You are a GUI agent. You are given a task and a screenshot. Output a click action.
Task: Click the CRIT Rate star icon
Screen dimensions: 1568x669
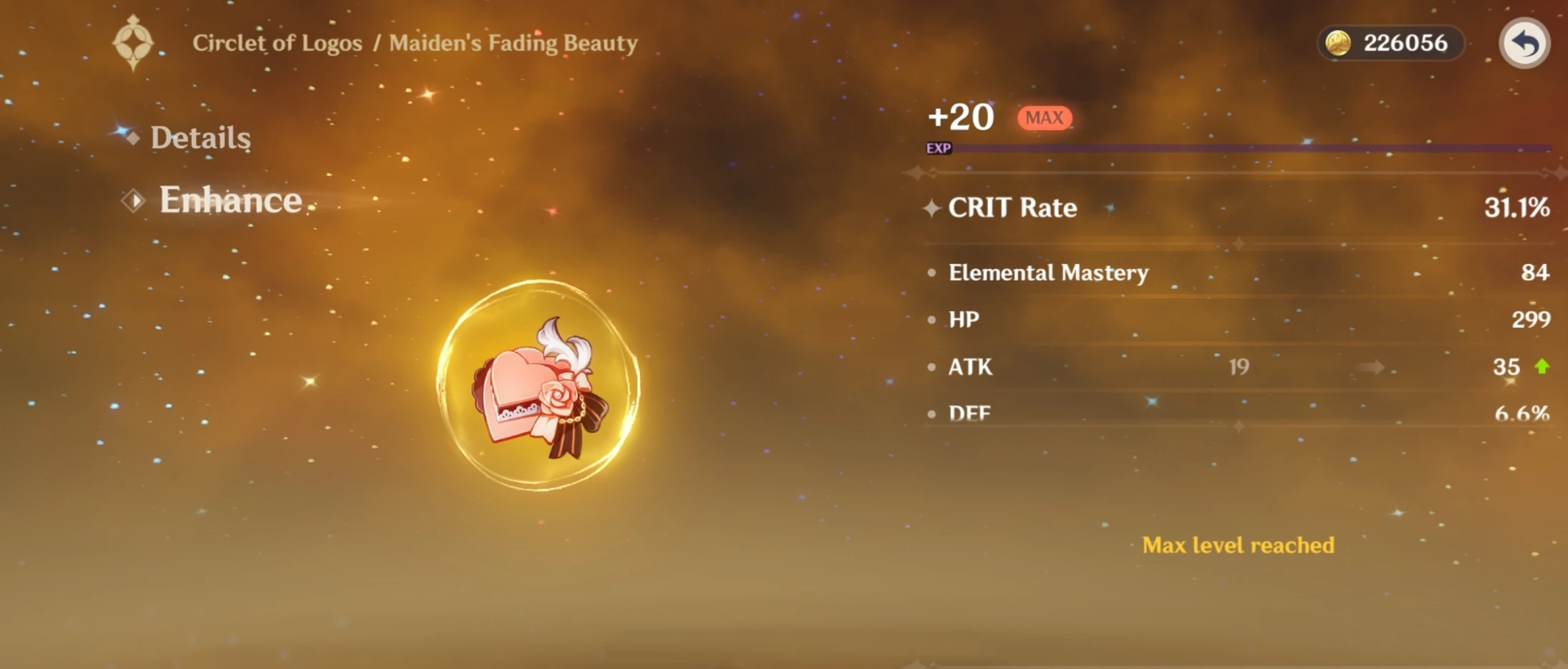click(x=932, y=209)
